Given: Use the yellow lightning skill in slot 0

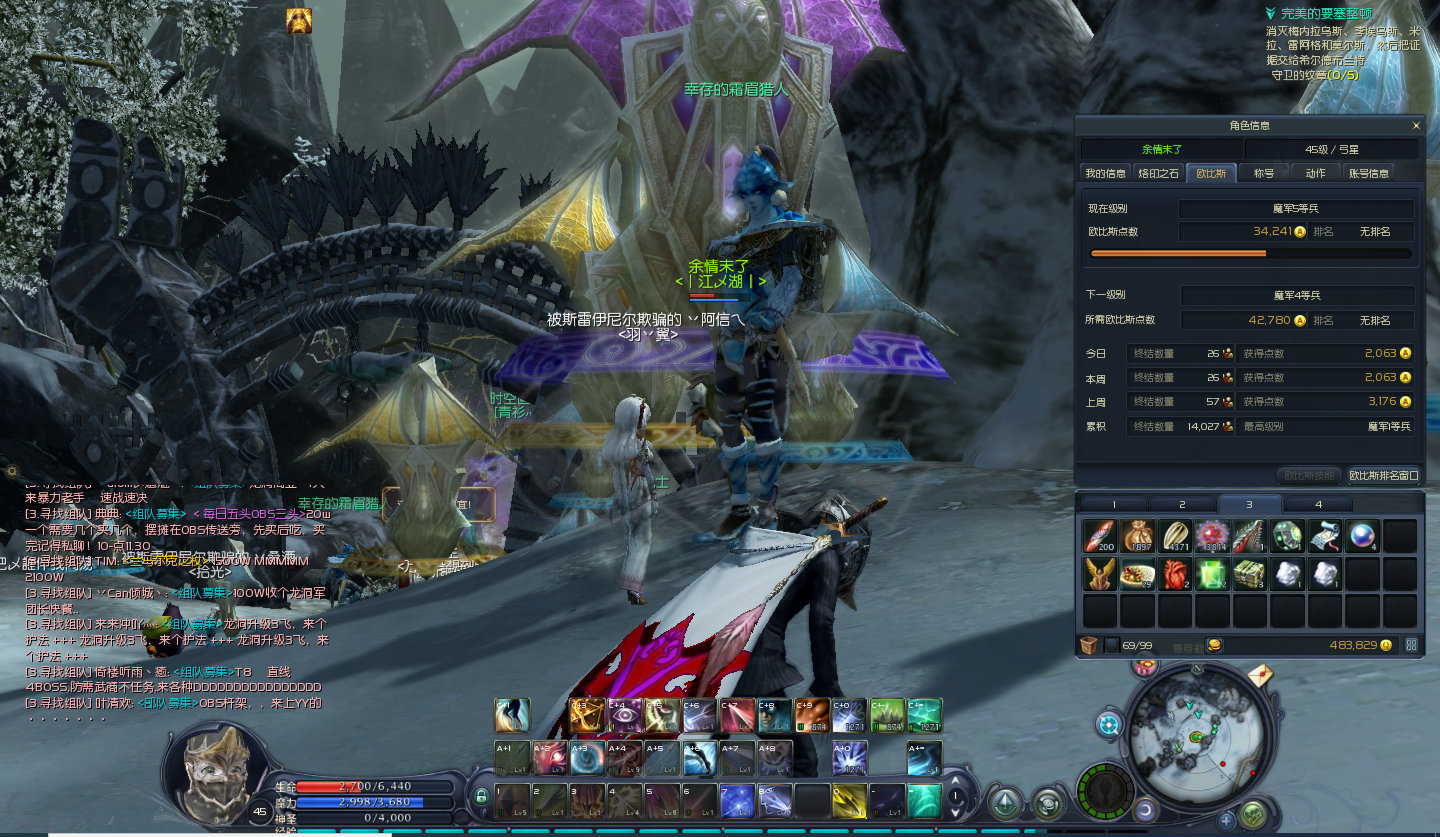Looking at the screenshot, I should [x=849, y=800].
